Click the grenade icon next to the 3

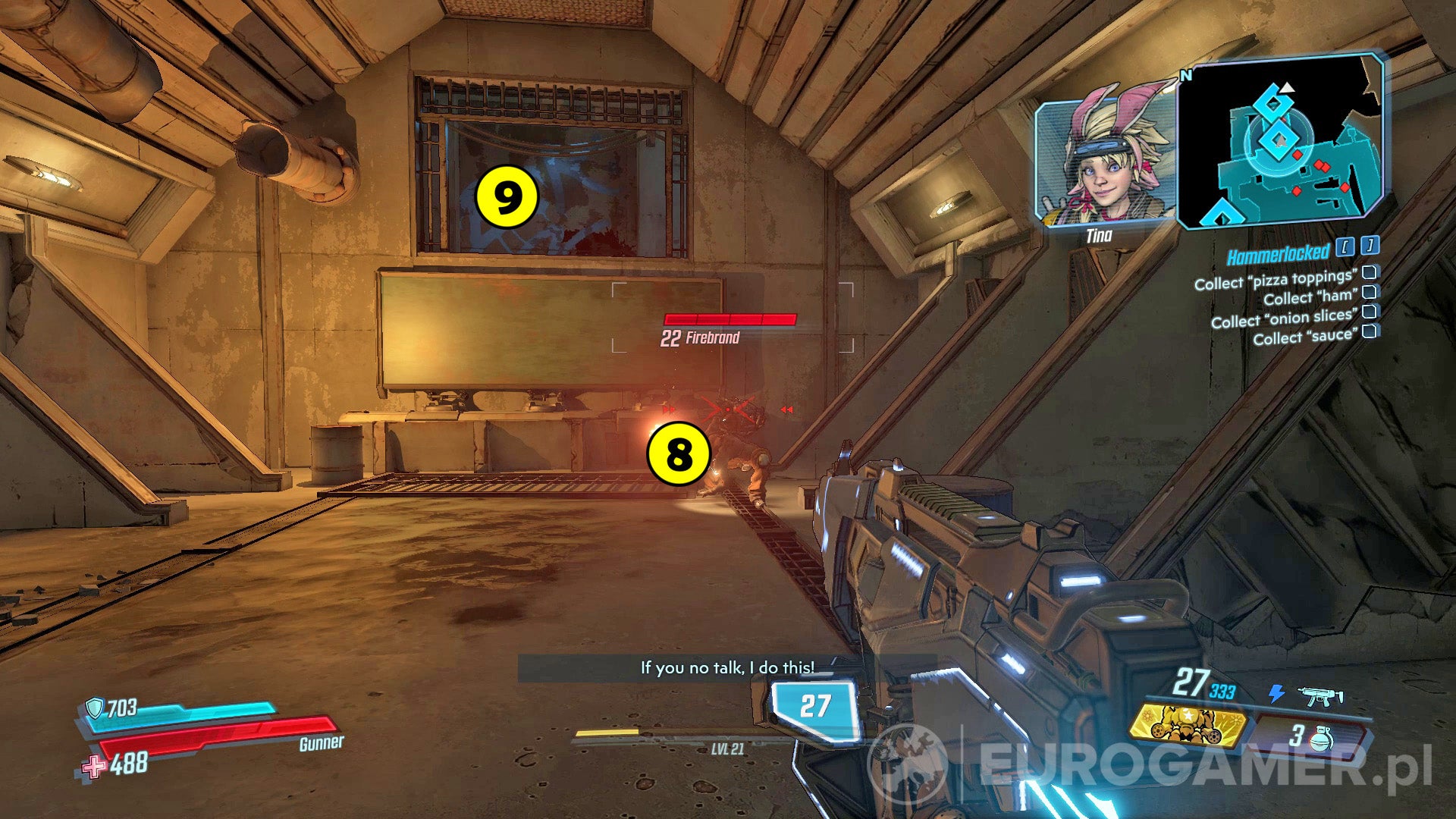1322,739
